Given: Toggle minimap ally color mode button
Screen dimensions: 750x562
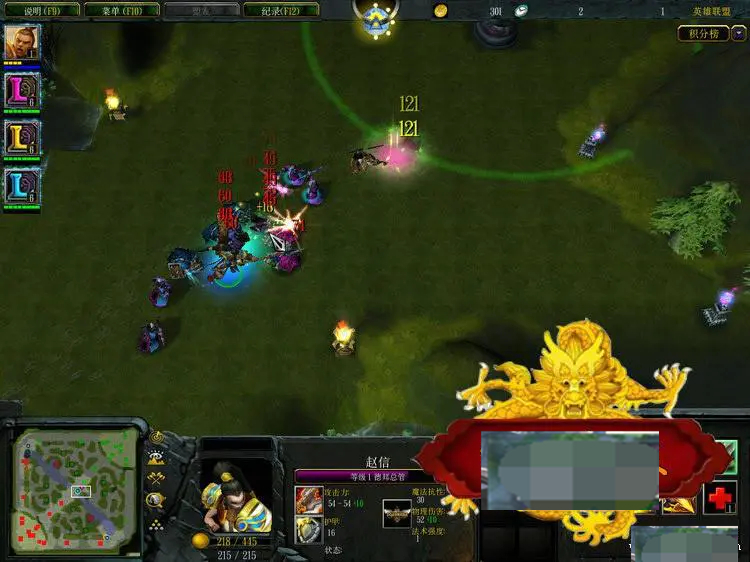Looking at the screenshot, I should [x=156, y=479].
